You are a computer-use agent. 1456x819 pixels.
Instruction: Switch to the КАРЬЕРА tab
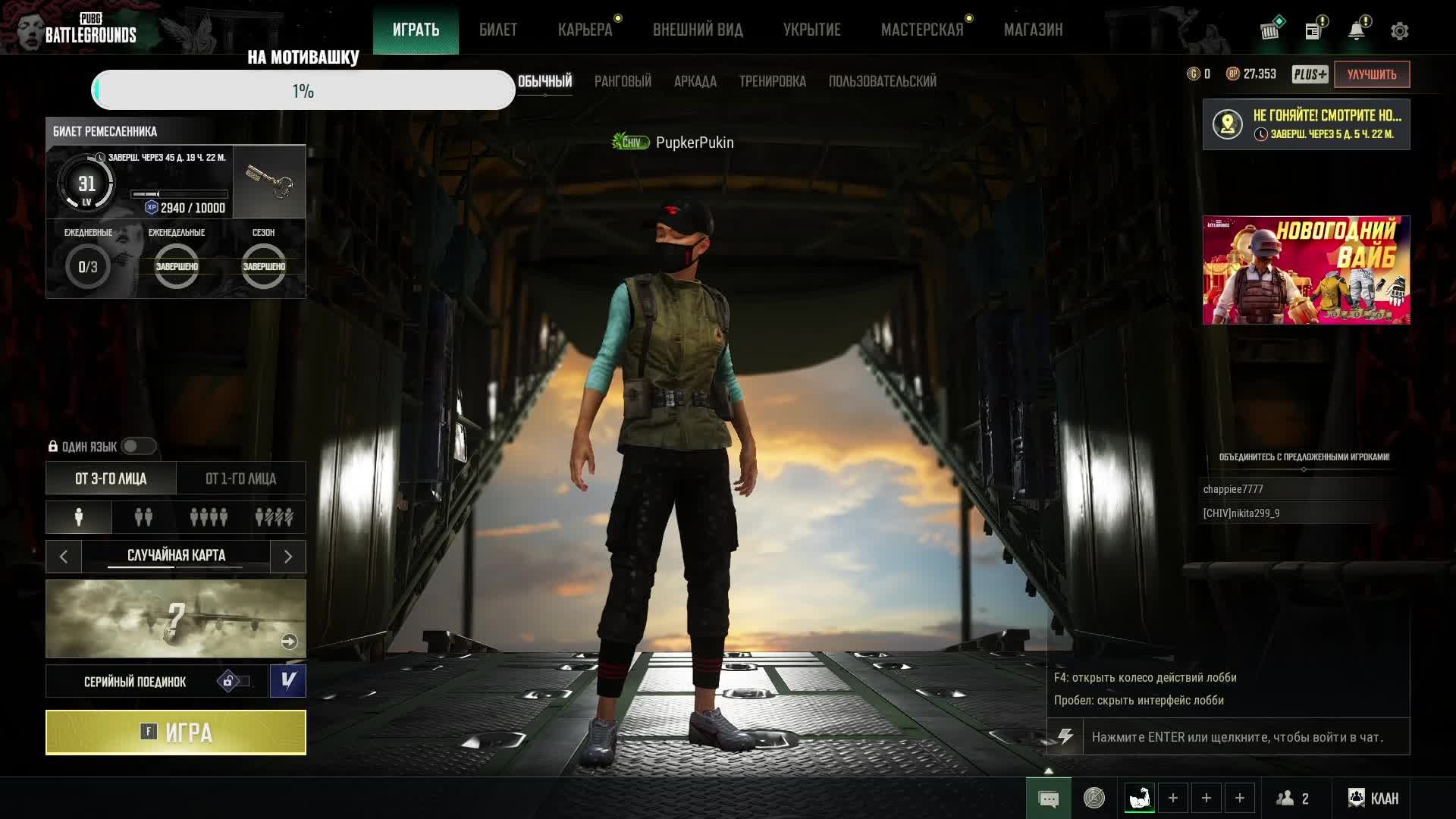[x=585, y=30]
